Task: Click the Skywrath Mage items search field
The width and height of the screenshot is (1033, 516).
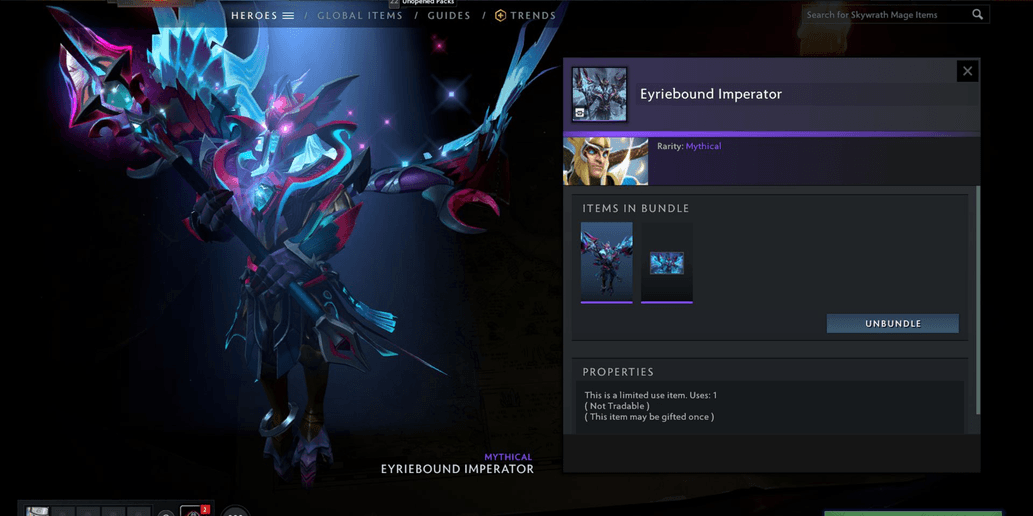Action: tap(885, 15)
